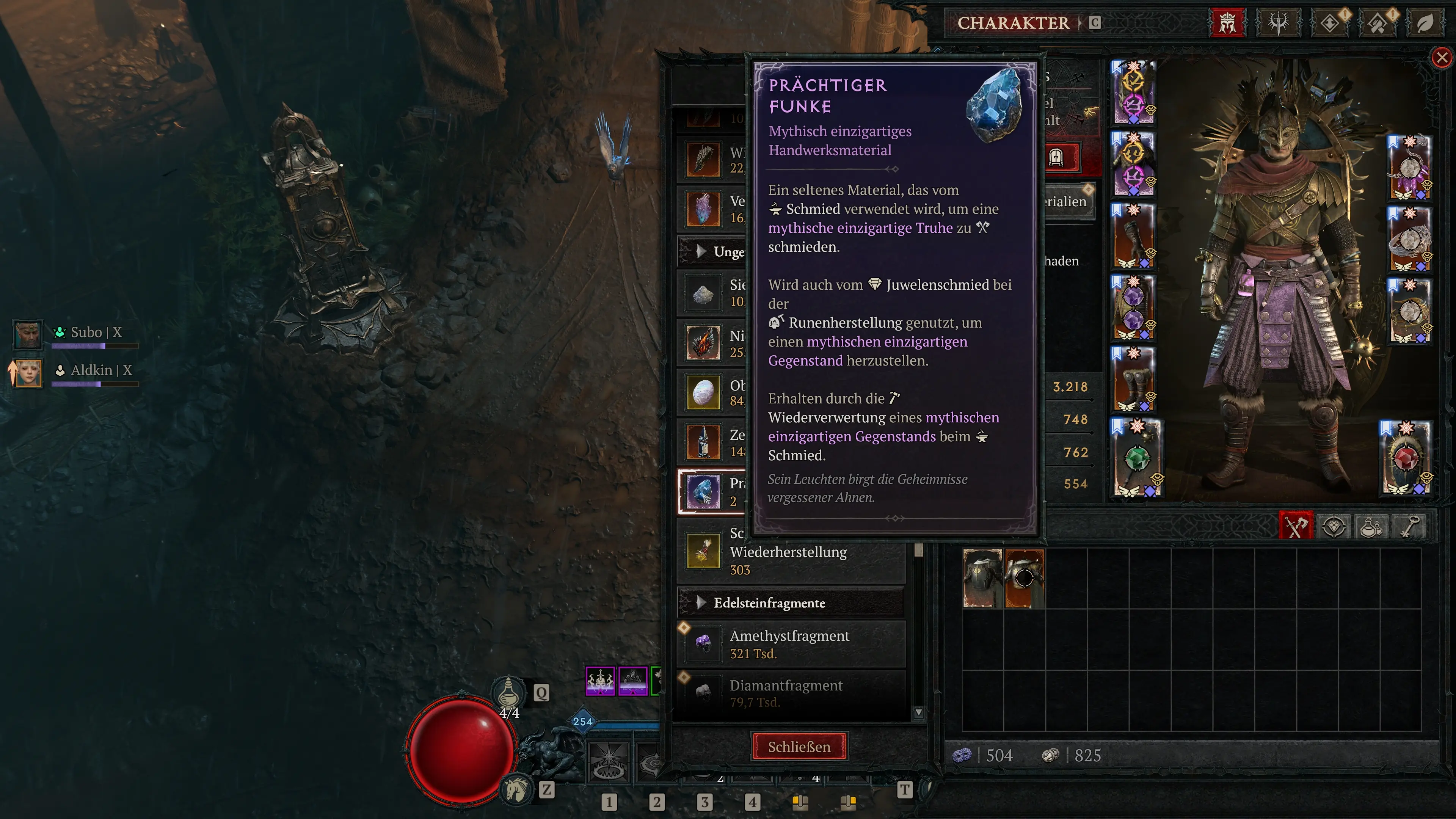
Task: Select the first chest armor in the inventory
Action: click(x=982, y=577)
